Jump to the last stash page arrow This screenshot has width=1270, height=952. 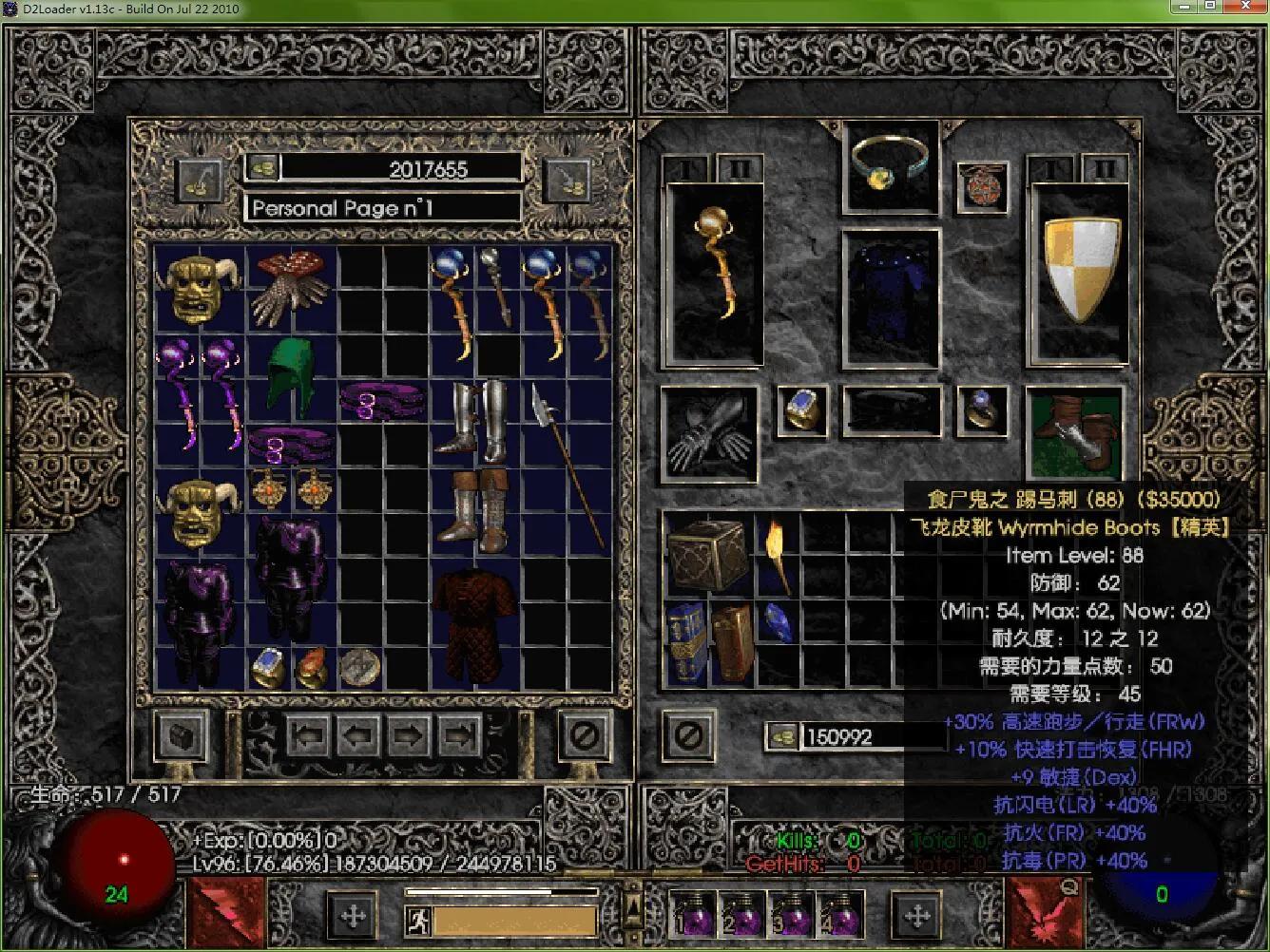[459, 735]
